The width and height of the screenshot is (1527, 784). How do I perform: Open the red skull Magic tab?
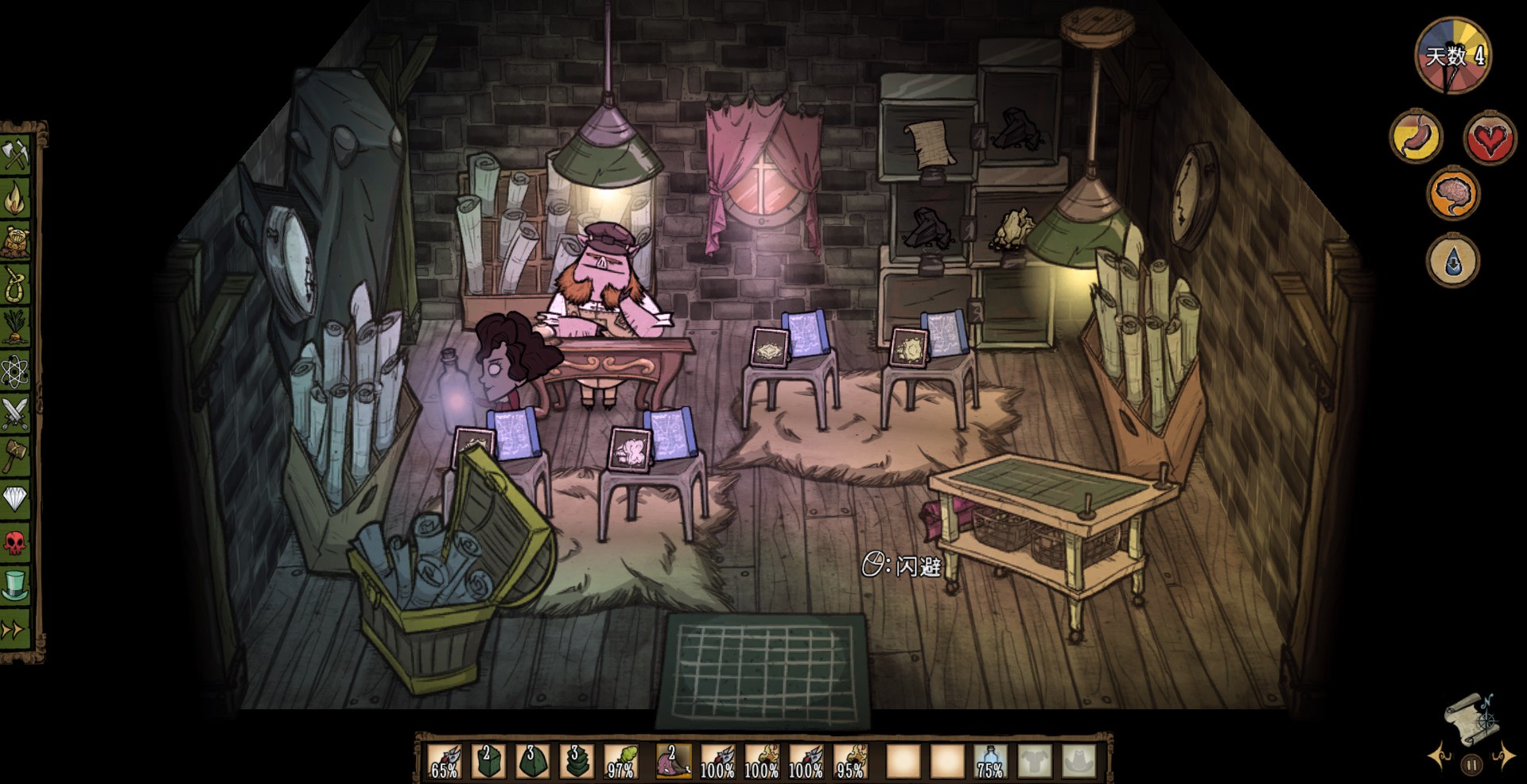tap(16, 543)
